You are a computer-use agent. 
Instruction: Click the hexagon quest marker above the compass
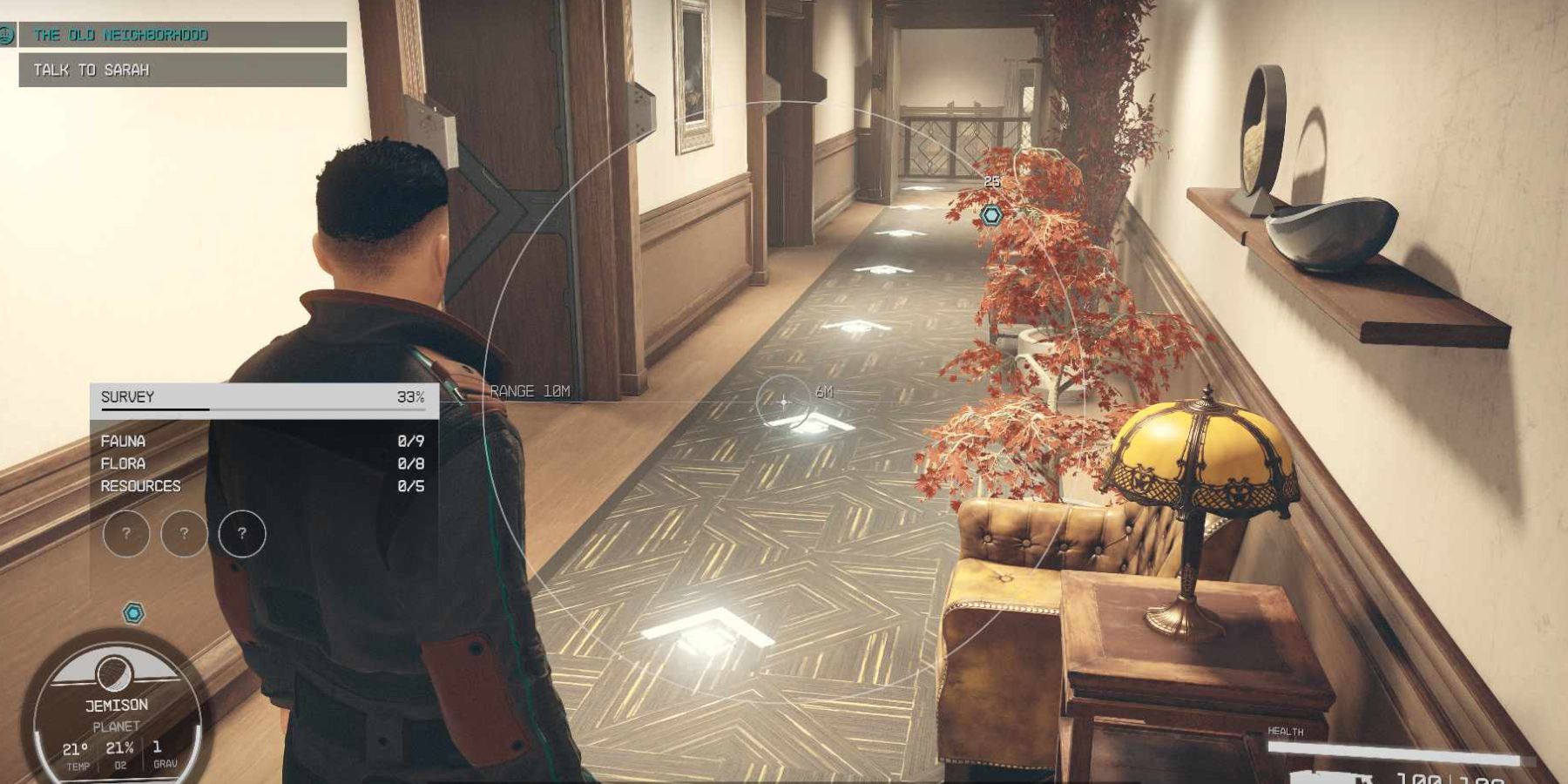pyautogui.click(x=133, y=613)
